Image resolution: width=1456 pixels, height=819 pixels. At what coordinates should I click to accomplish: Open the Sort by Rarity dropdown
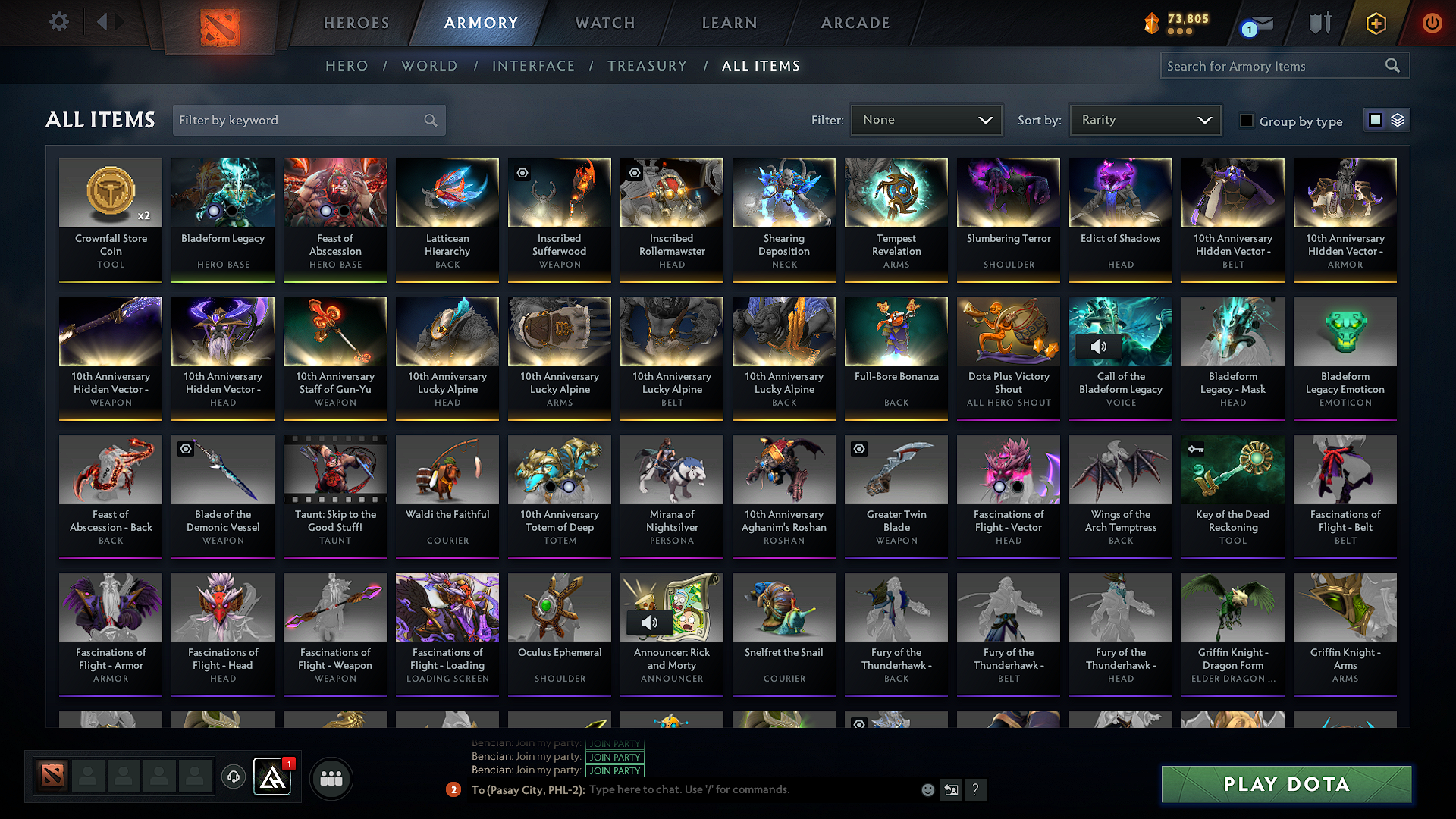pyautogui.click(x=1144, y=119)
